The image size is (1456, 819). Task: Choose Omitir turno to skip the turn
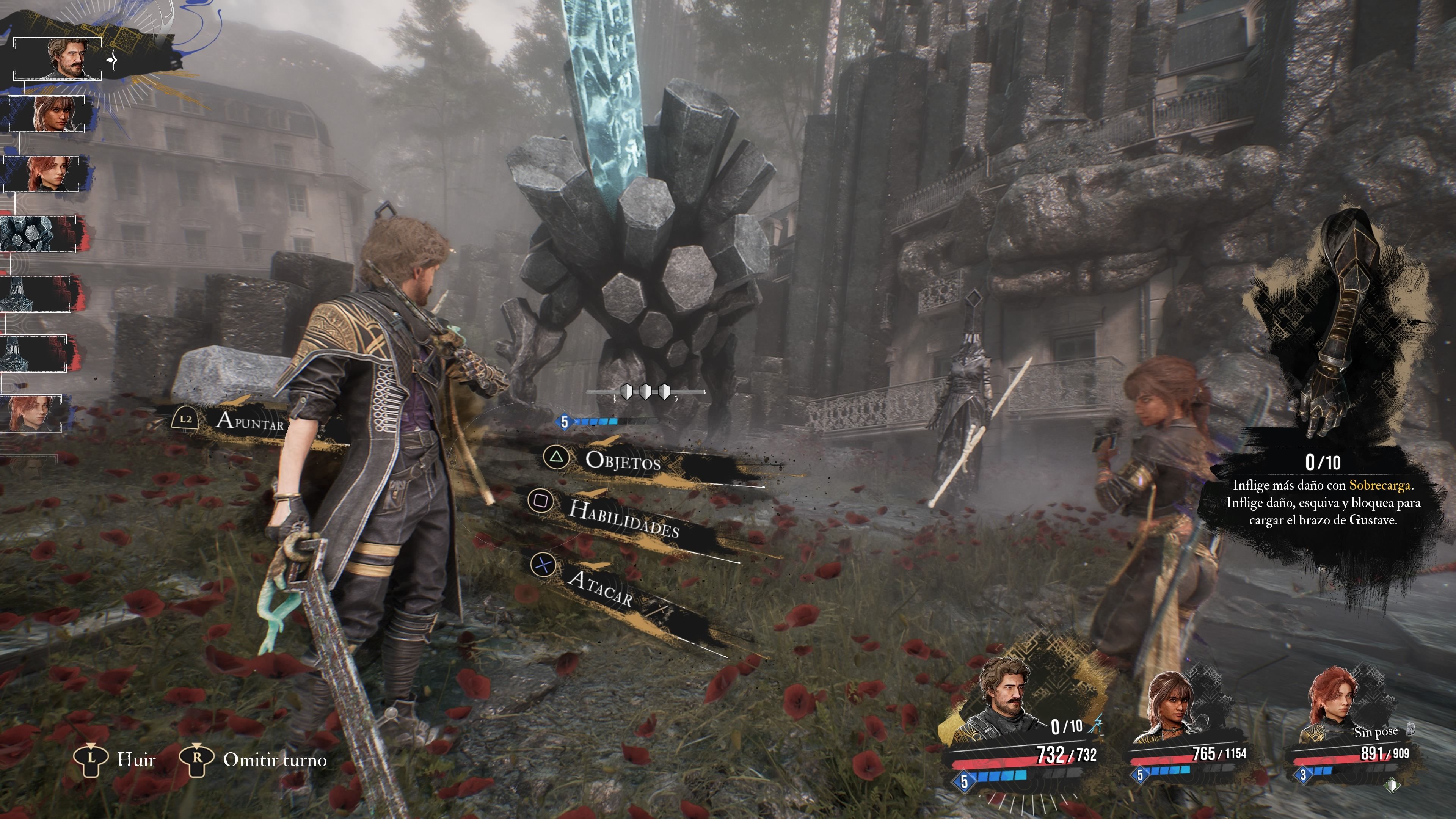pyautogui.click(x=274, y=759)
